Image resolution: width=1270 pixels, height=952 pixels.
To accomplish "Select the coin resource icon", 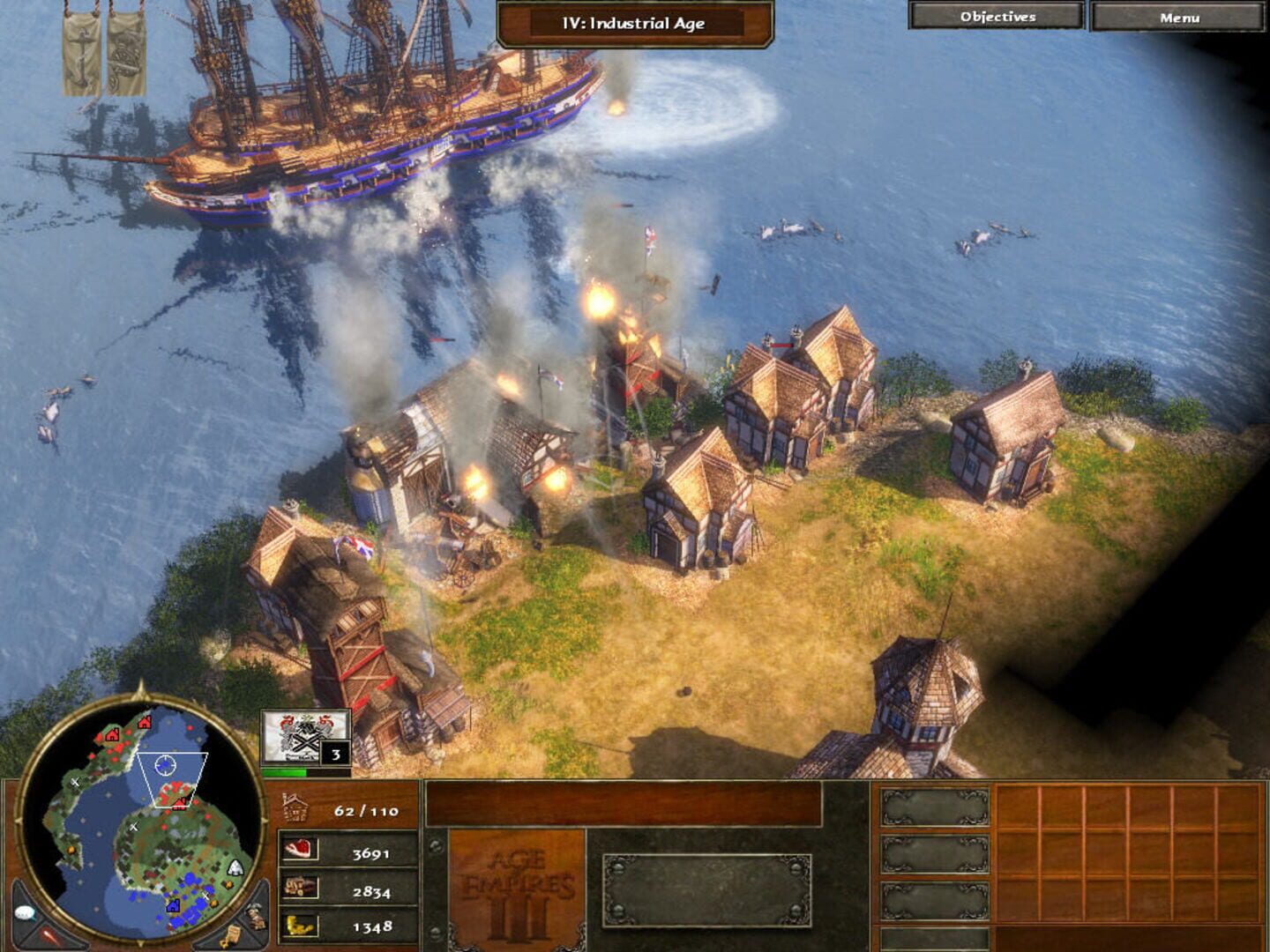I will pyautogui.click(x=300, y=926).
